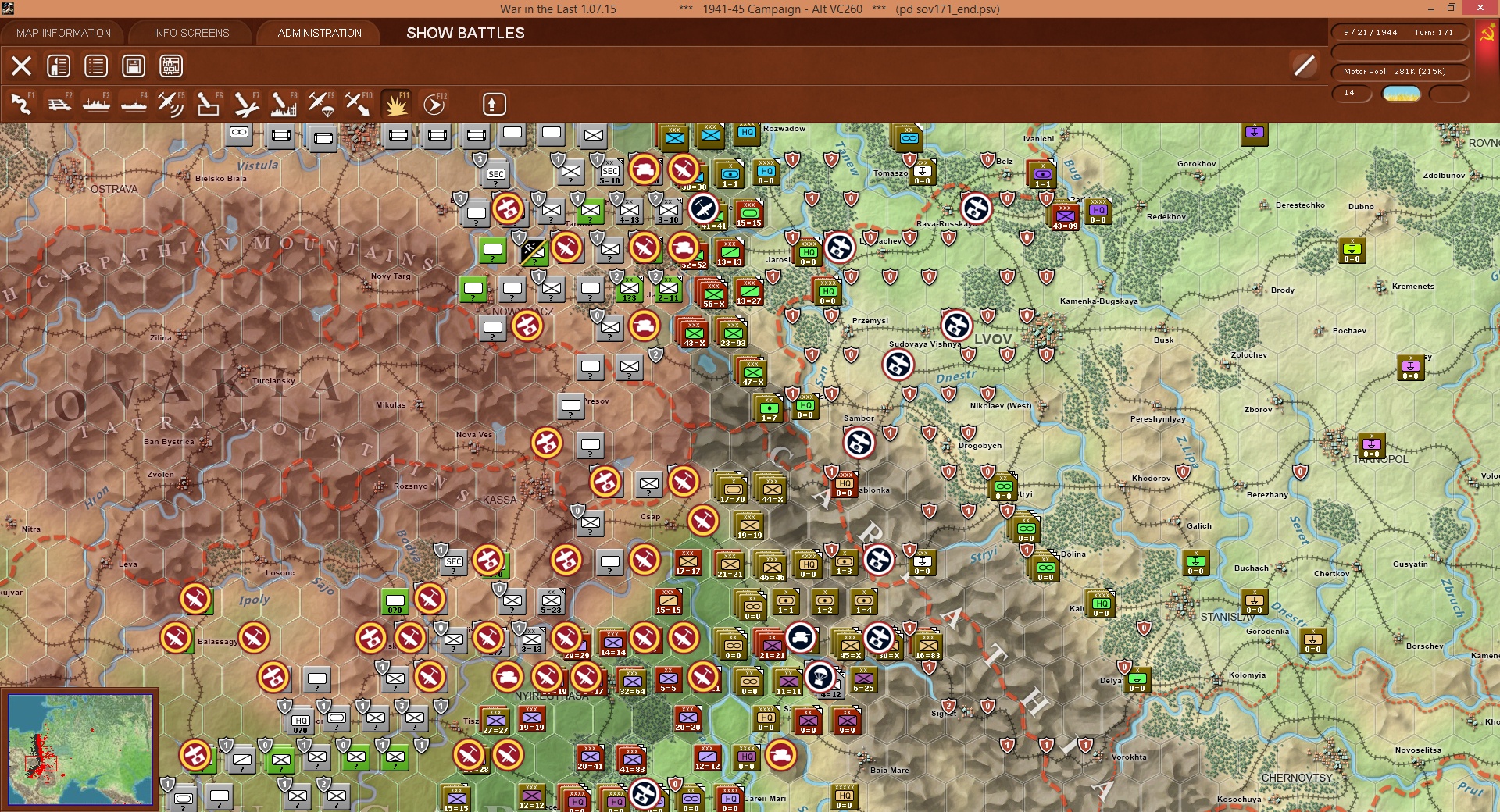Toggle the pencil marker tool near Motor Pool
Screen dimensions: 1500x812
coord(1303,66)
